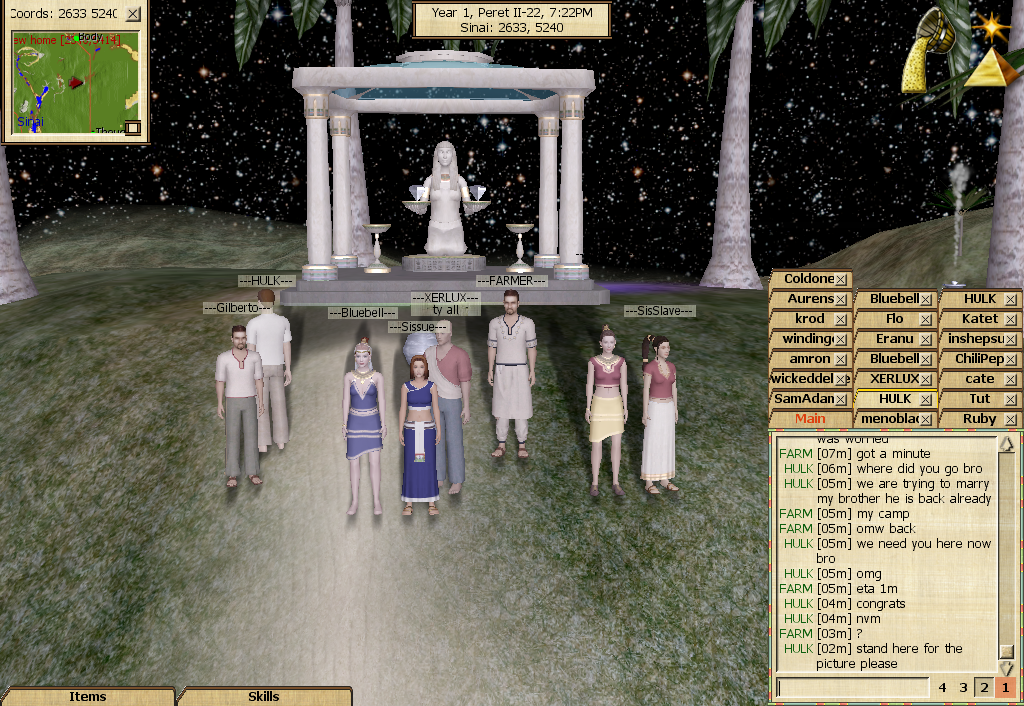Click the chat scroll-up arrow

(x=1007, y=444)
